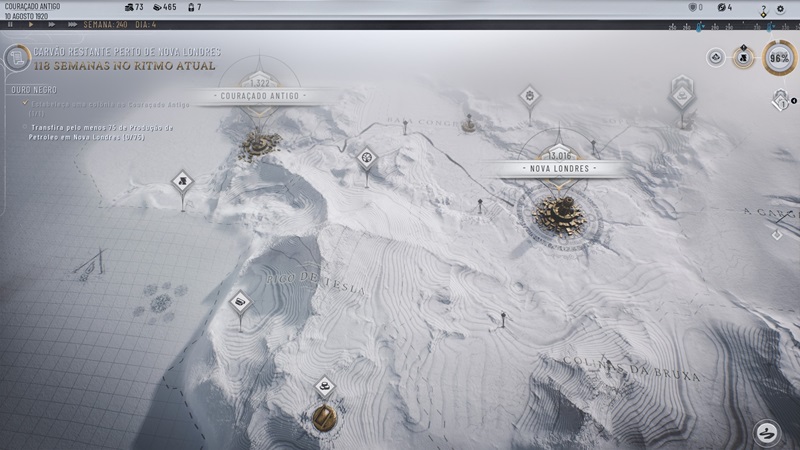Open the coal remaining notification scroll icon
Viewport: 800px width, 450px height.
click(15, 58)
